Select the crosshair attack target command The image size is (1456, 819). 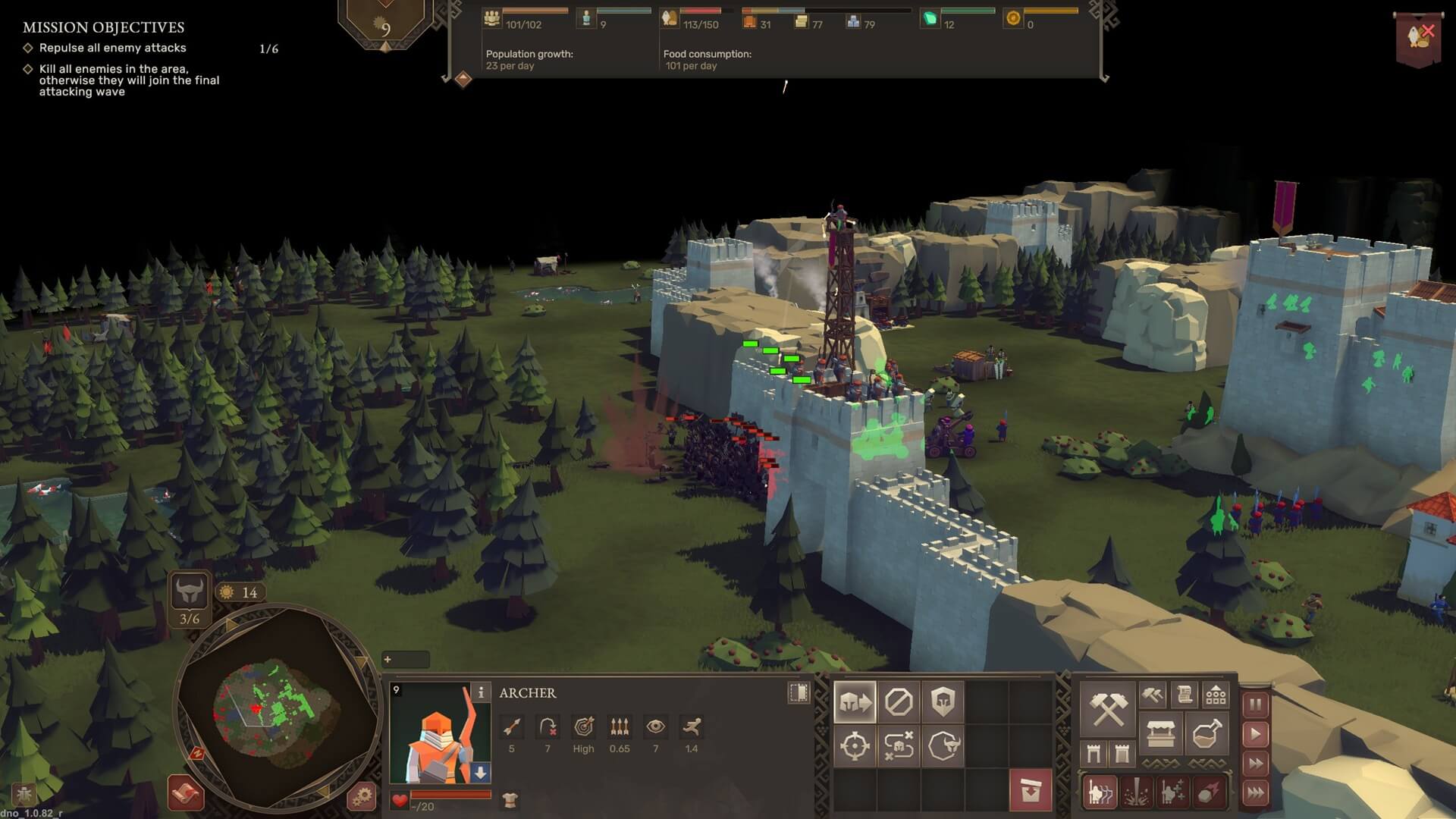click(x=855, y=746)
